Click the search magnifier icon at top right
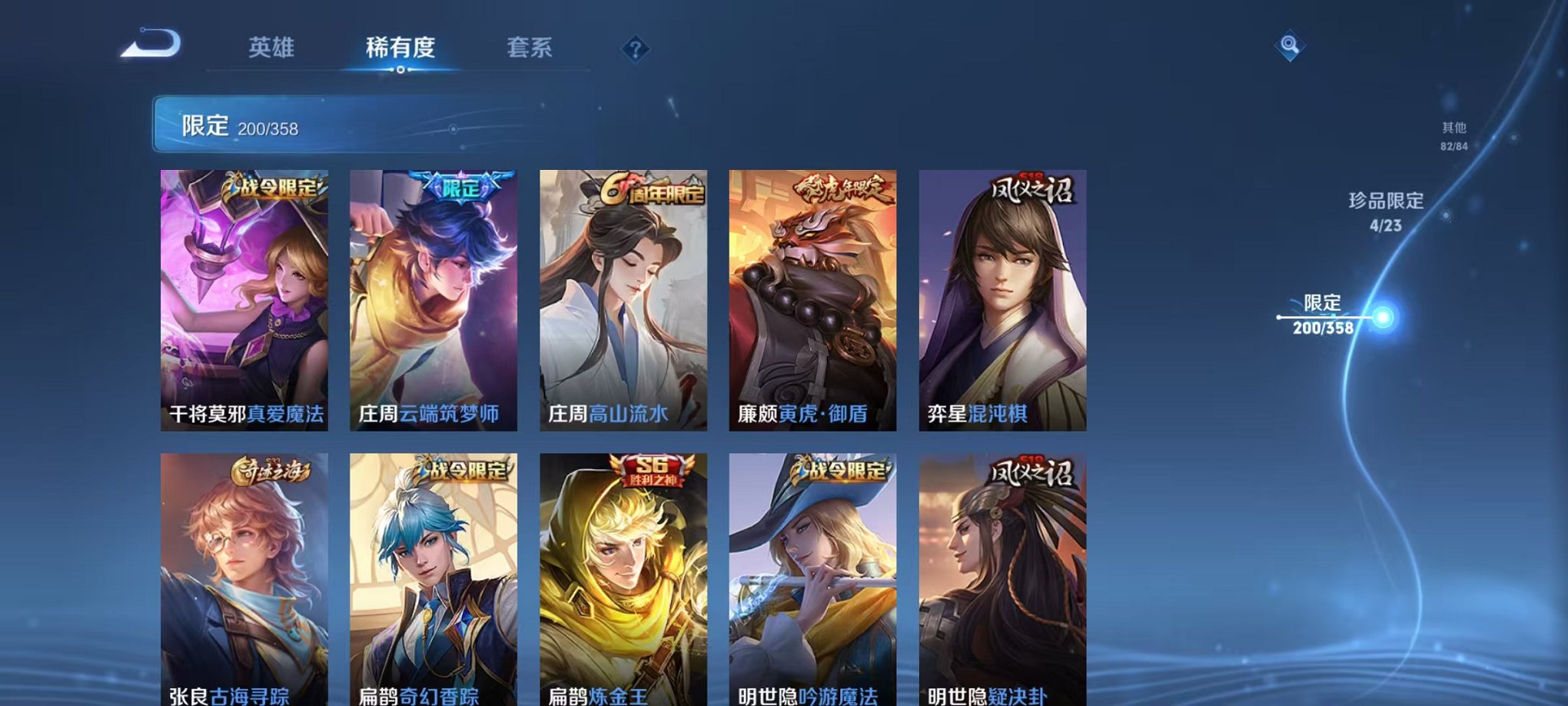The width and height of the screenshot is (1568, 706). click(1288, 48)
